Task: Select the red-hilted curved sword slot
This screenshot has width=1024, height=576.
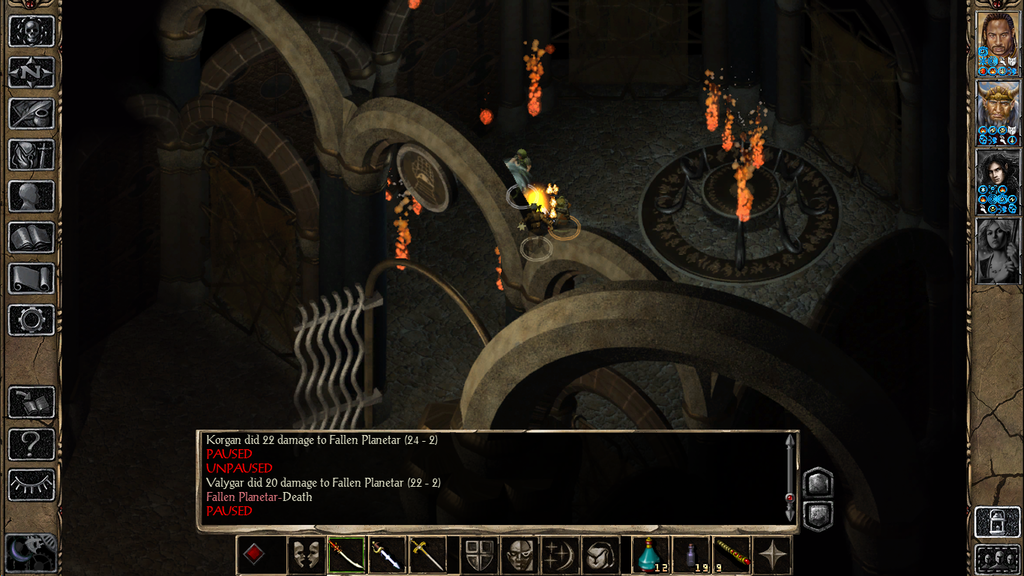Action: [x=346, y=554]
